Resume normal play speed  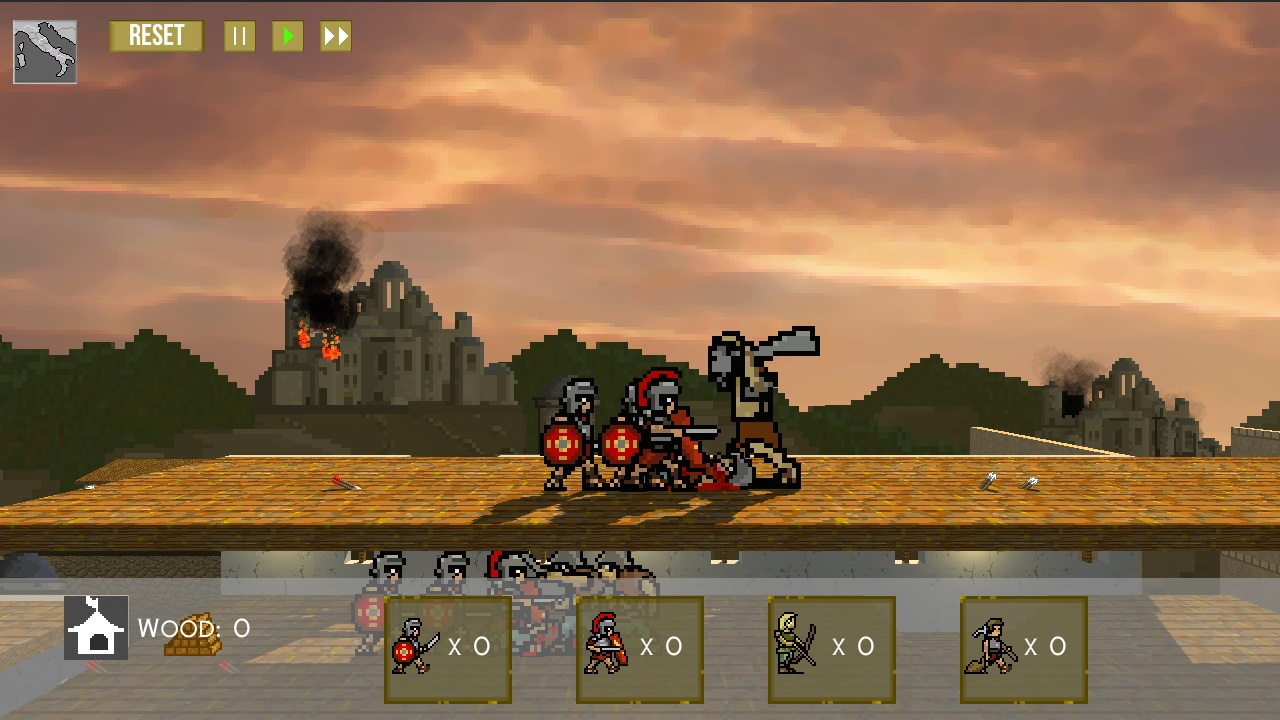pos(288,37)
